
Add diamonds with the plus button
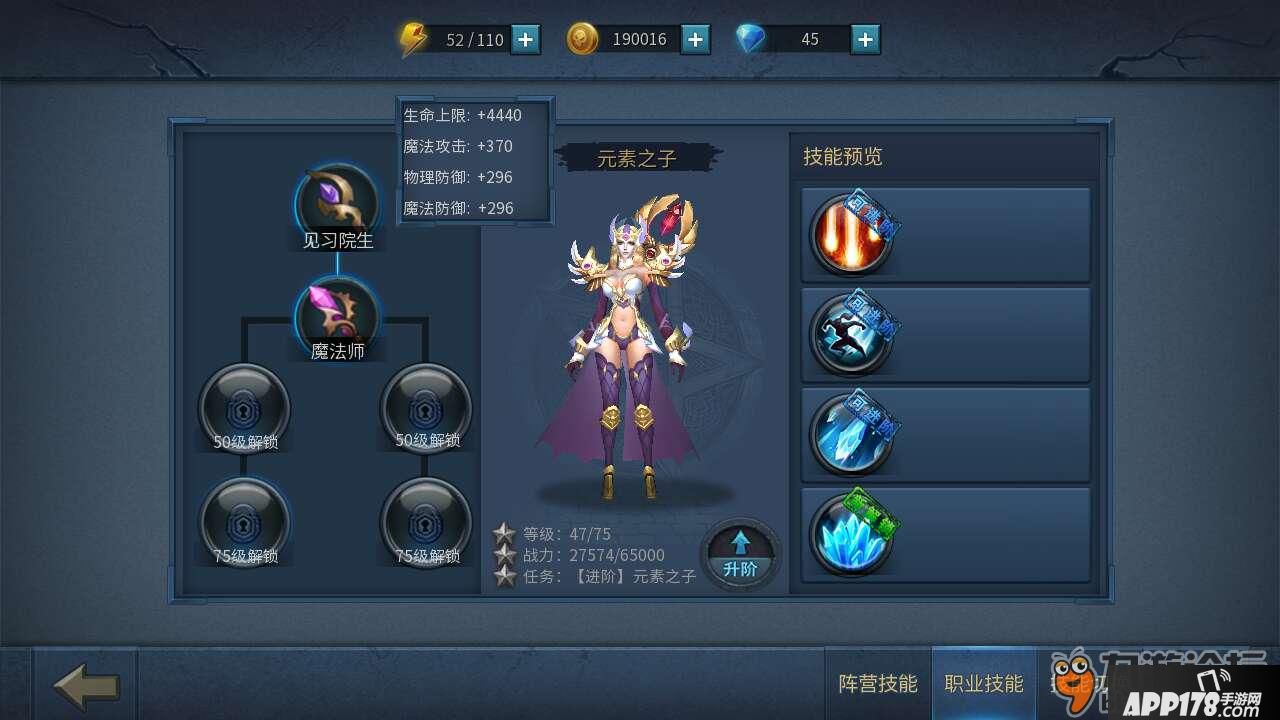coord(865,39)
